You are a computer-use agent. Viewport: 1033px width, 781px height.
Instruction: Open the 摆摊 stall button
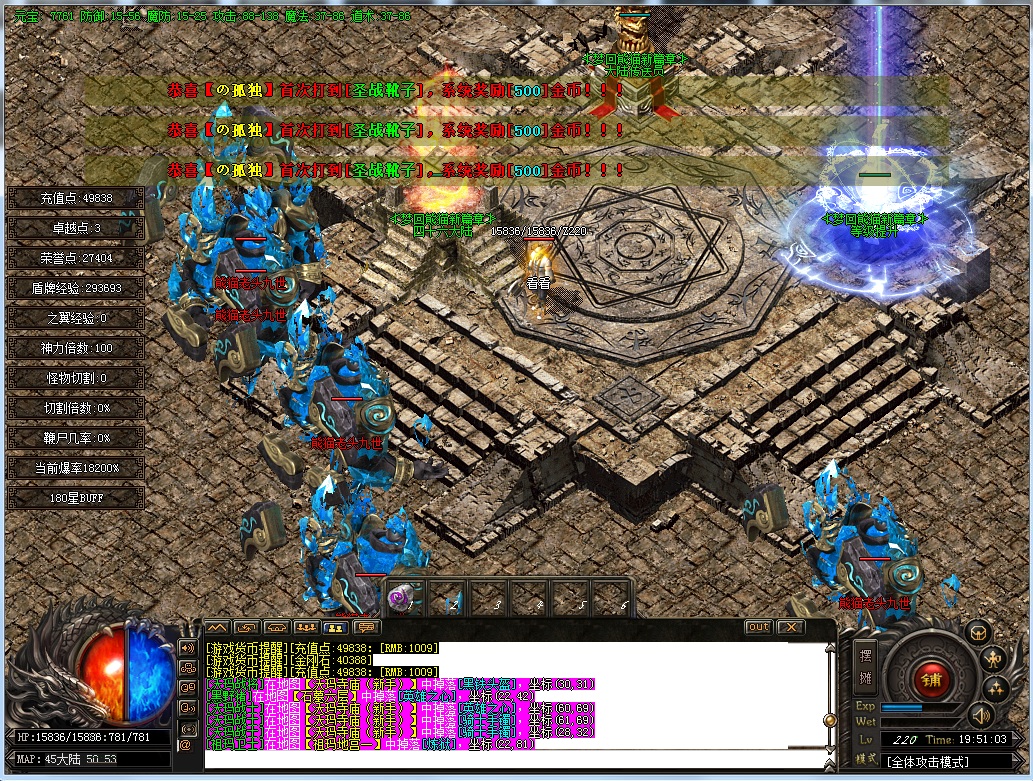(866, 668)
